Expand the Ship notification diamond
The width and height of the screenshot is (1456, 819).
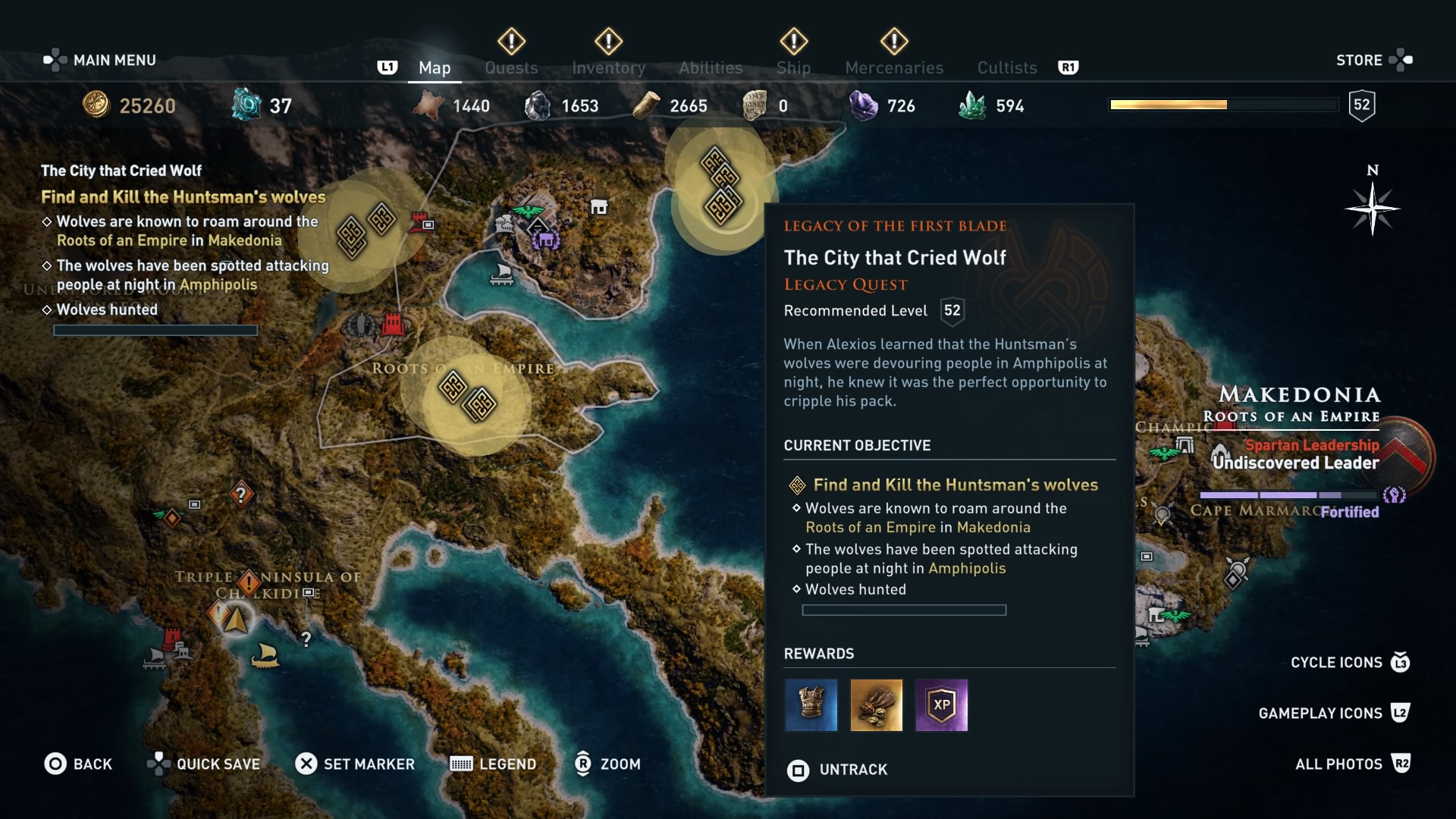coord(793,42)
